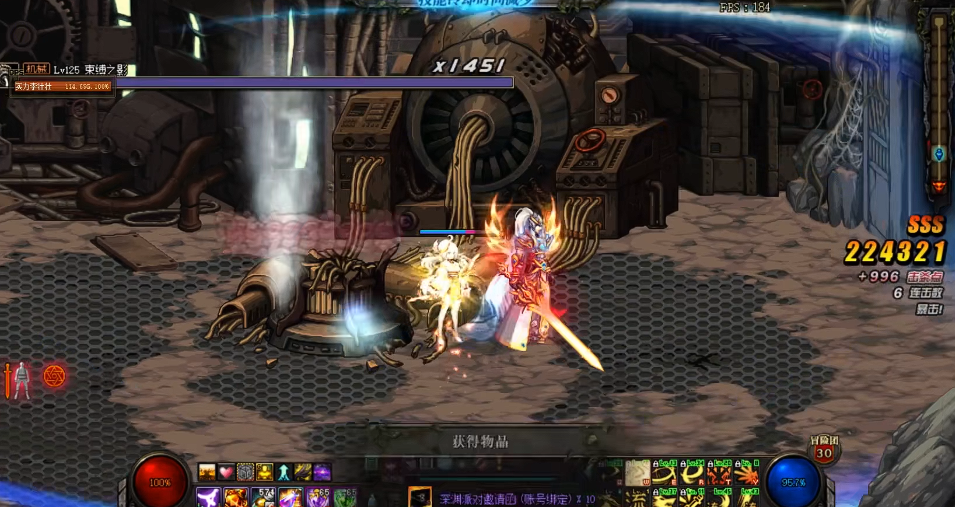955x507 pixels.
Task: Click the pink heart buff icon
Action: [x=226, y=472]
